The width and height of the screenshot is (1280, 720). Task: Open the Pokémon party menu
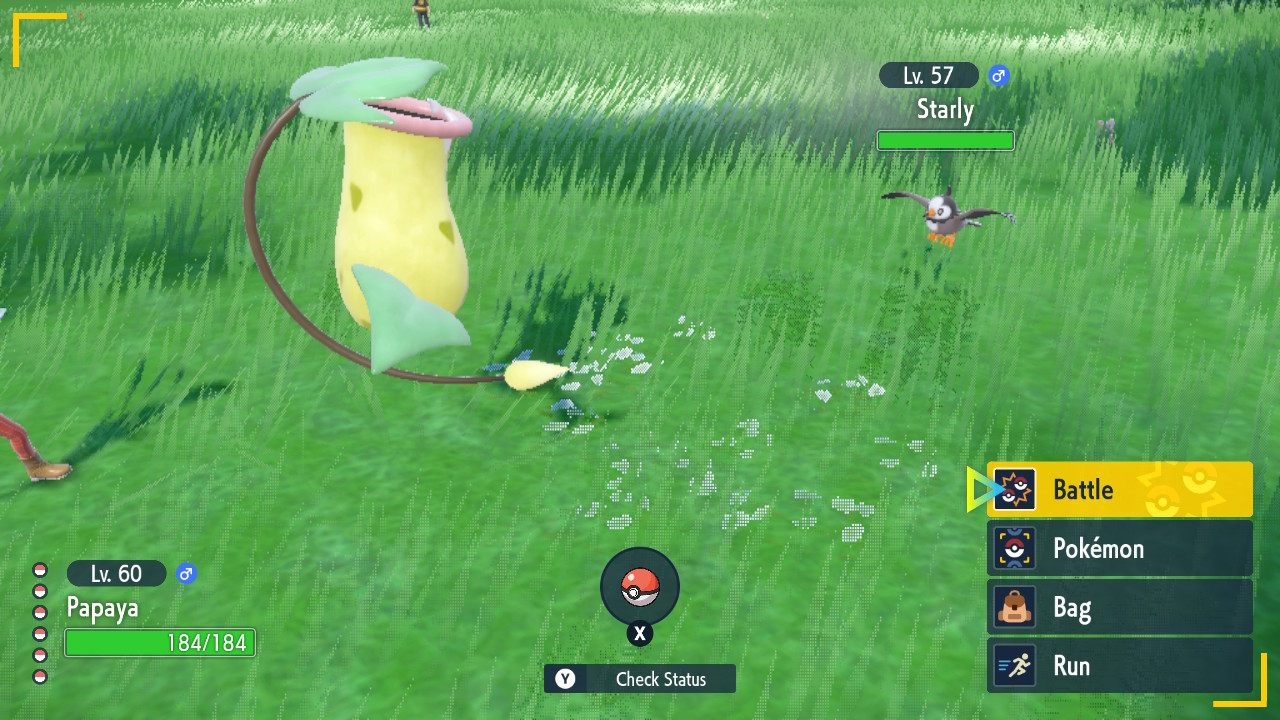click(x=1119, y=548)
